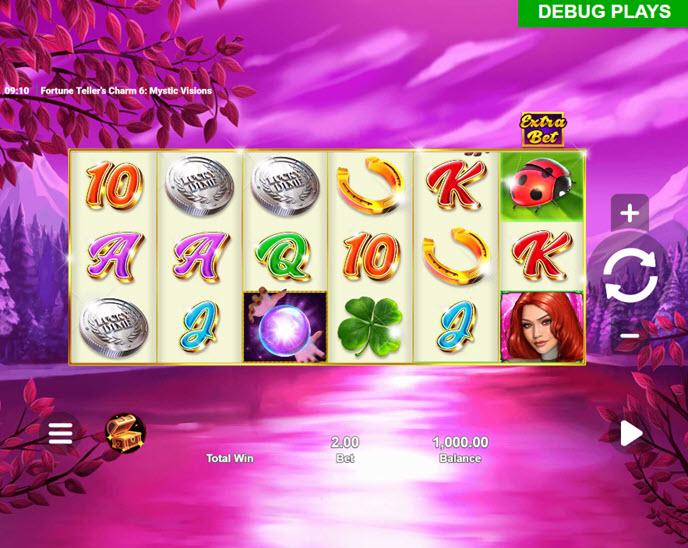Spin the reels with the circular arrows button
The image size is (688, 548).
coord(630,275)
